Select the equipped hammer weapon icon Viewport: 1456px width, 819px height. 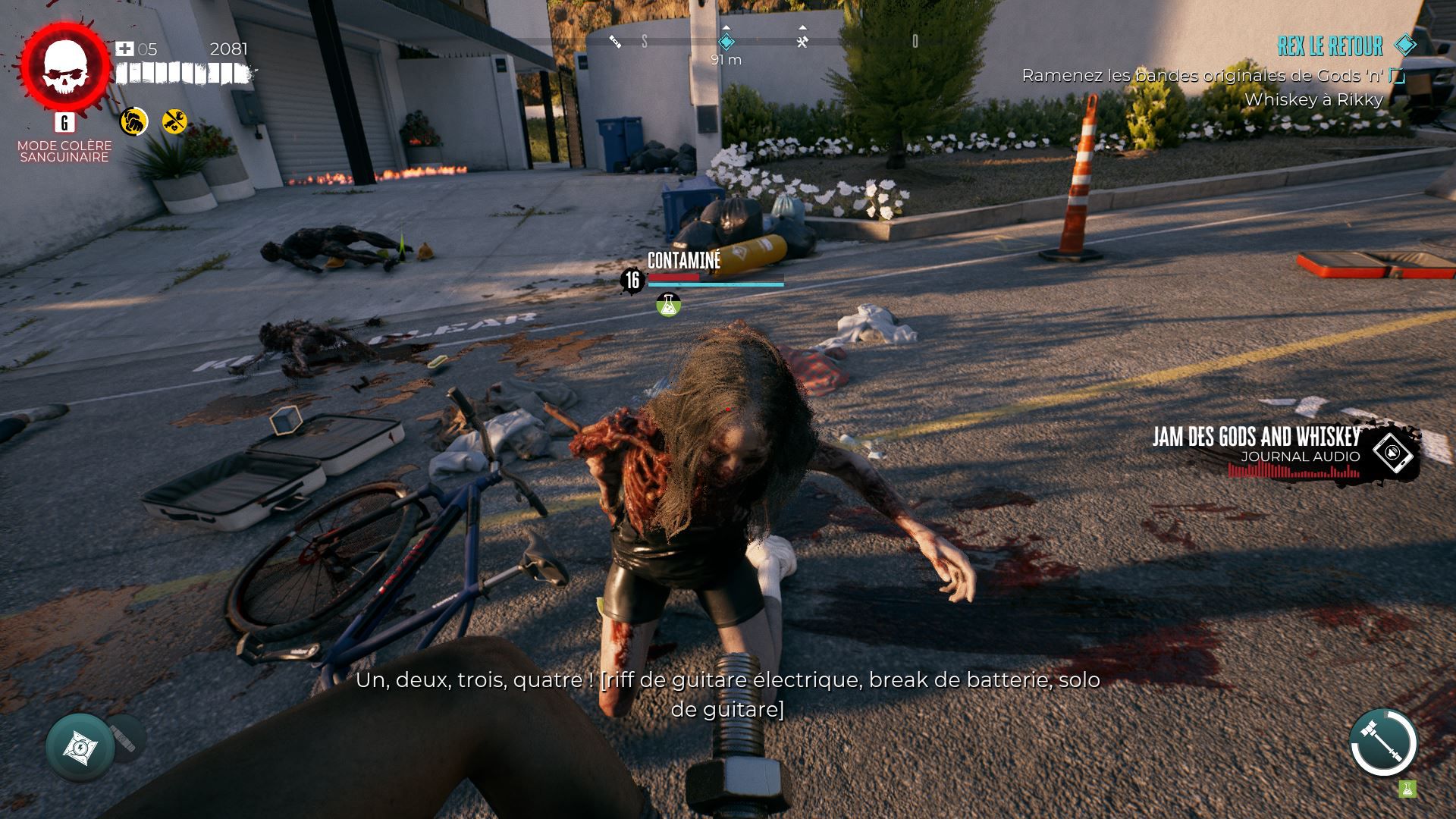(1383, 743)
